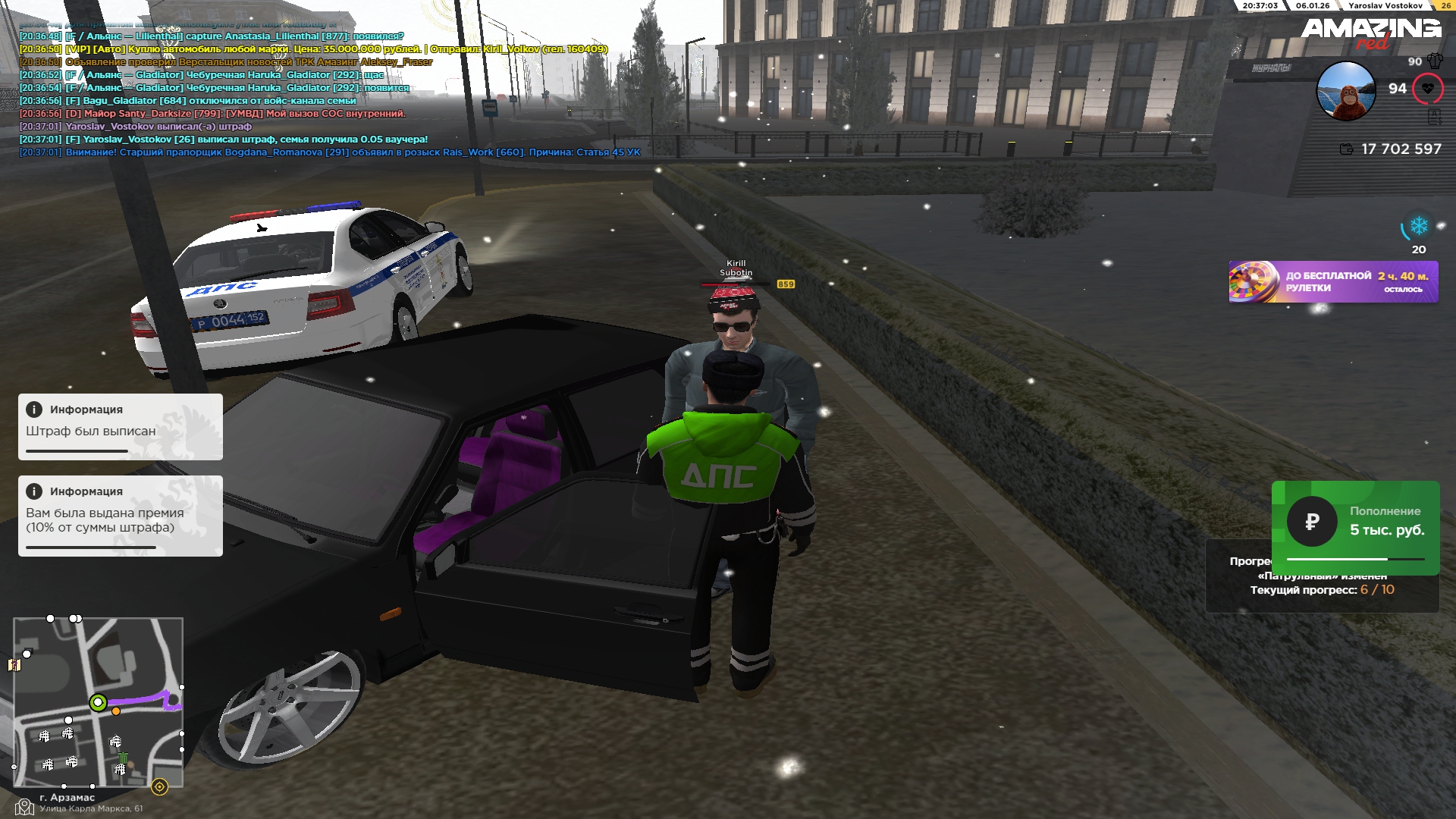Screen dimensions: 1456x819
Task: Open the location pin icon beside г. Арзамас
Action: coord(24,807)
